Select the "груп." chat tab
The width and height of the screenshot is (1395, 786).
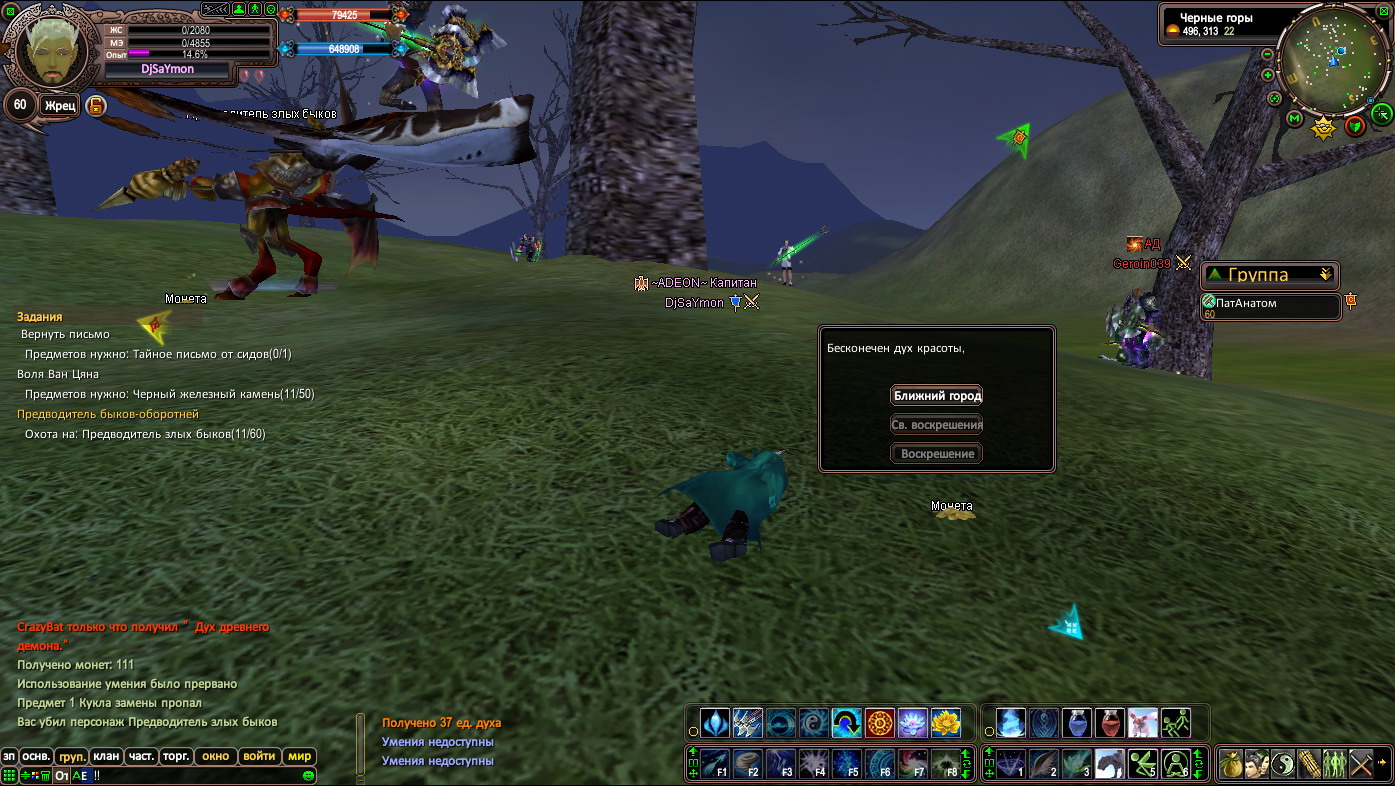coord(71,756)
